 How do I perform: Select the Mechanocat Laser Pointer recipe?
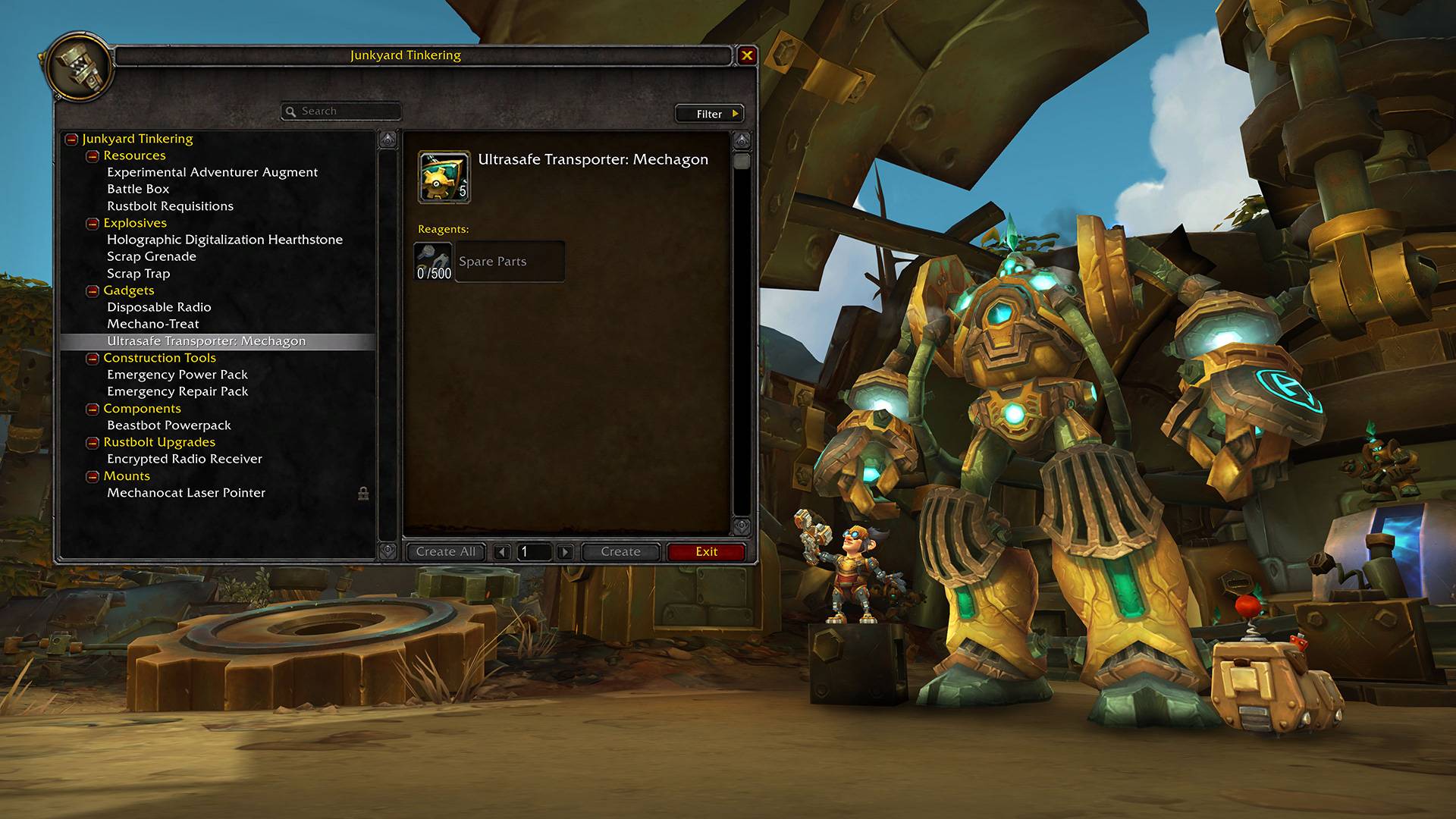point(187,493)
